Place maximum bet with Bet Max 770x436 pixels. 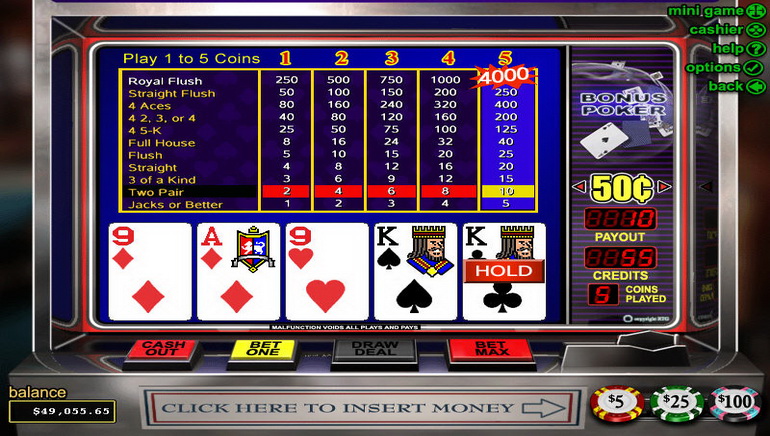click(476, 349)
